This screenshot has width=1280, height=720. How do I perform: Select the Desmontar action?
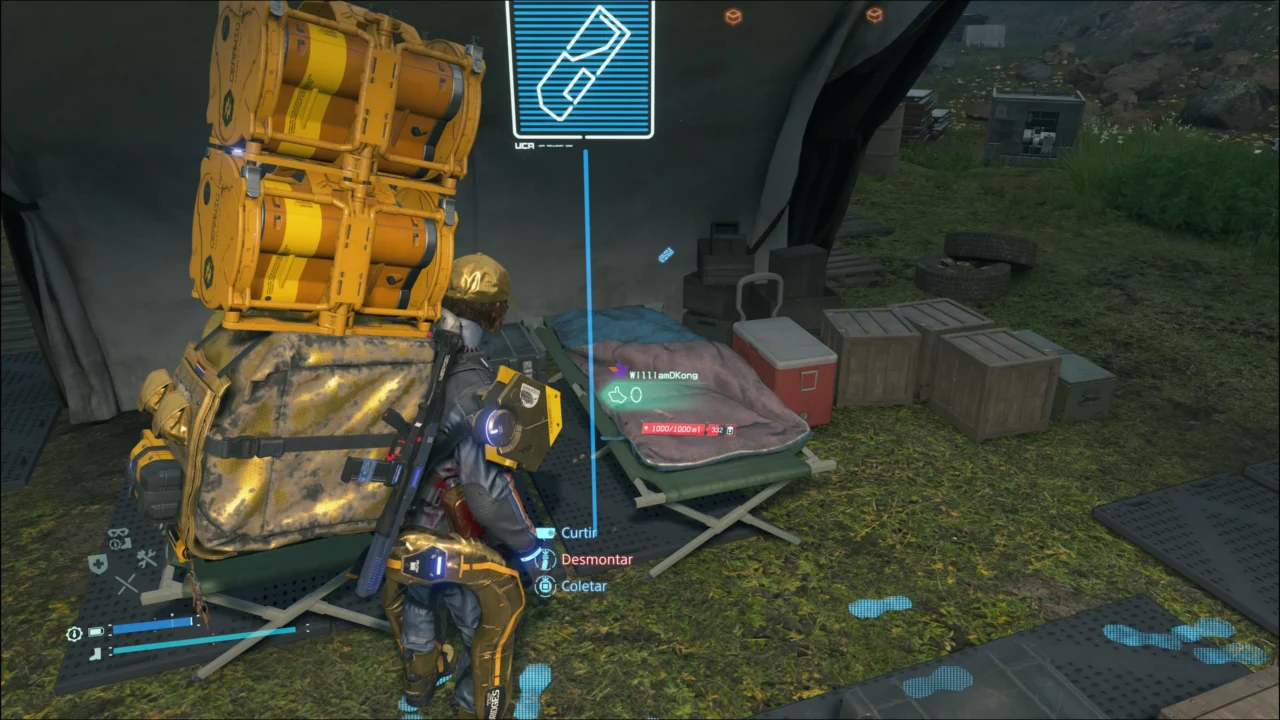(x=596, y=560)
